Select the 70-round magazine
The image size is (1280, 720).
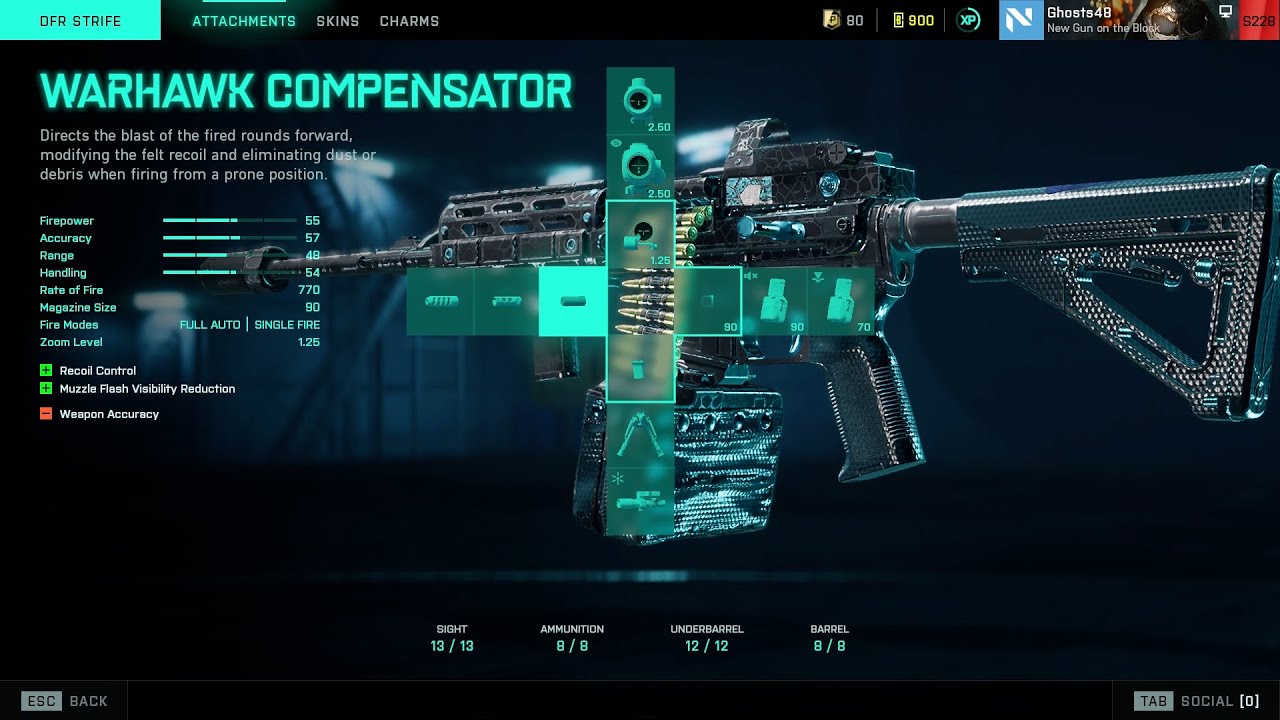[841, 301]
